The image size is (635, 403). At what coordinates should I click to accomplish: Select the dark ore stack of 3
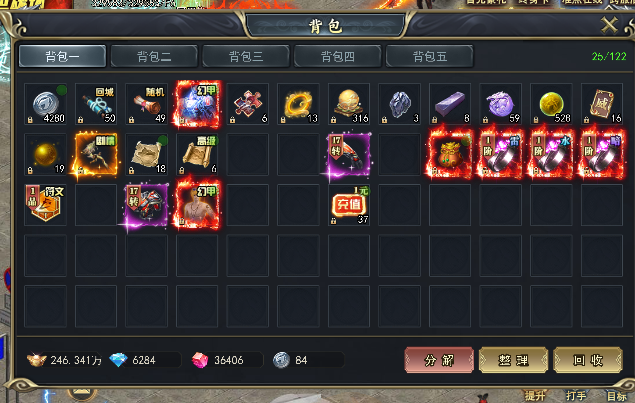coord(399,105)
